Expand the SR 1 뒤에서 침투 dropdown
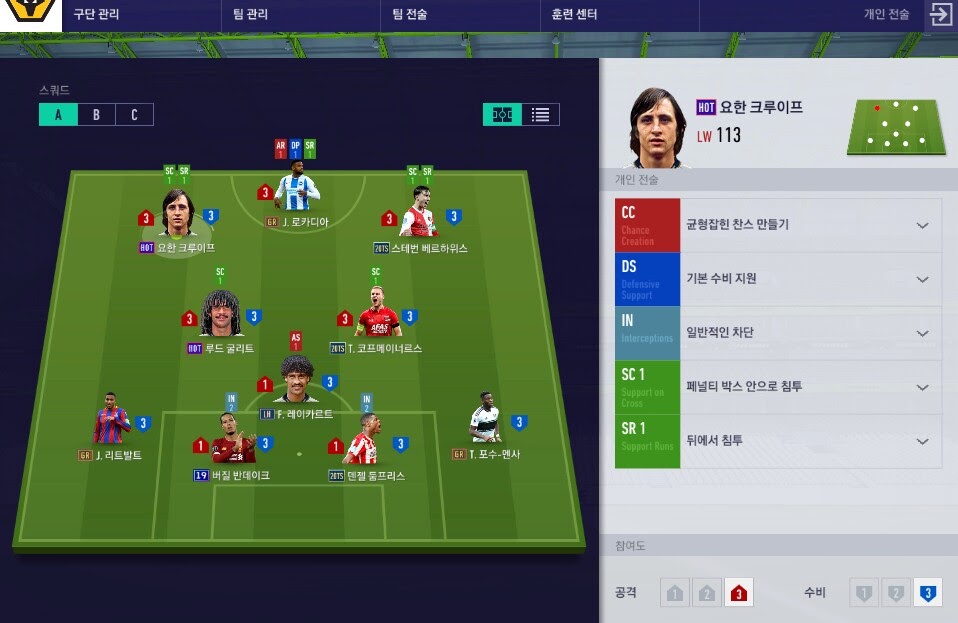The image size is (958, 623). tap(921, 441)
